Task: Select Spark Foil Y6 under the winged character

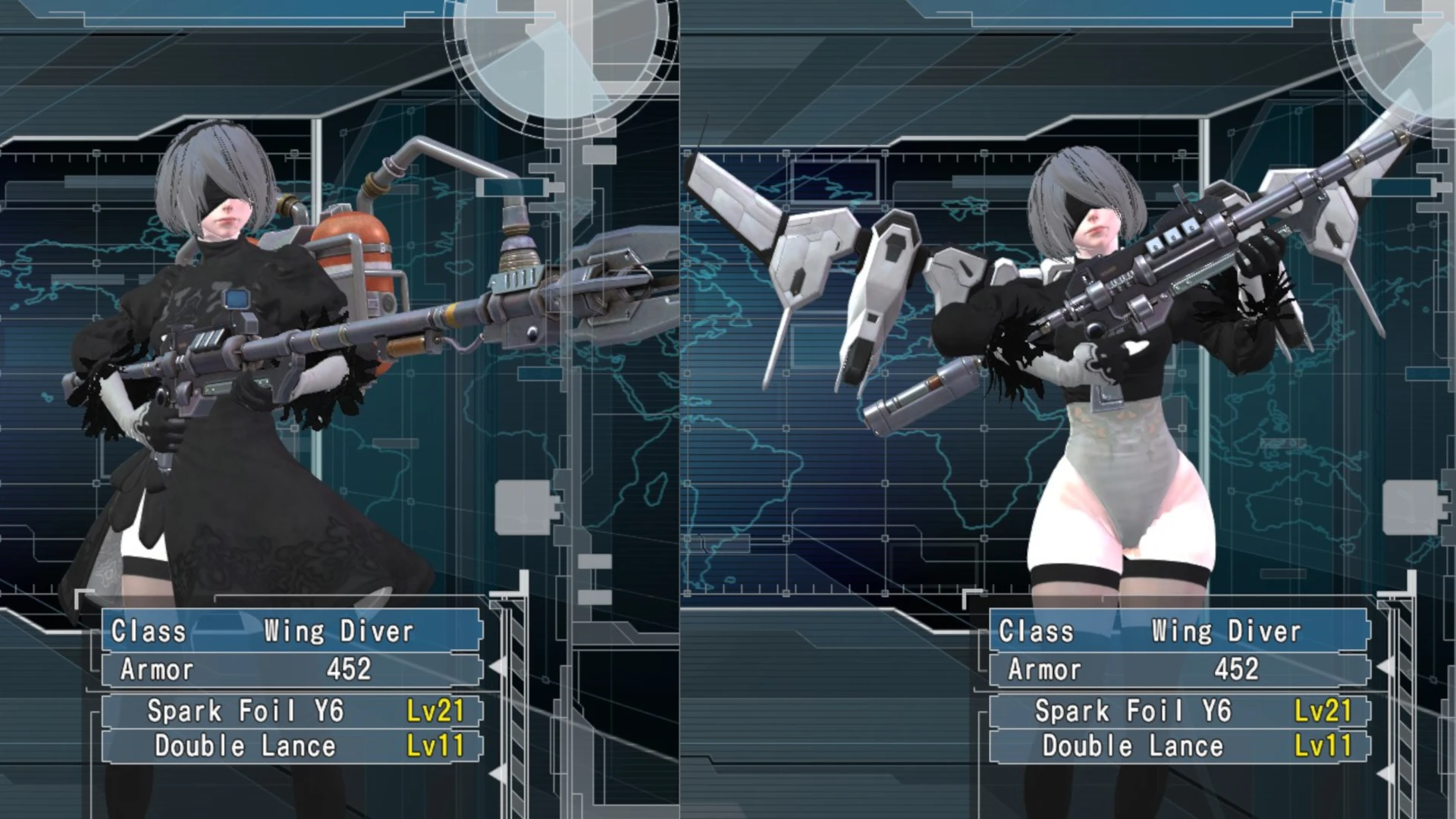Action: point(1179,711)
